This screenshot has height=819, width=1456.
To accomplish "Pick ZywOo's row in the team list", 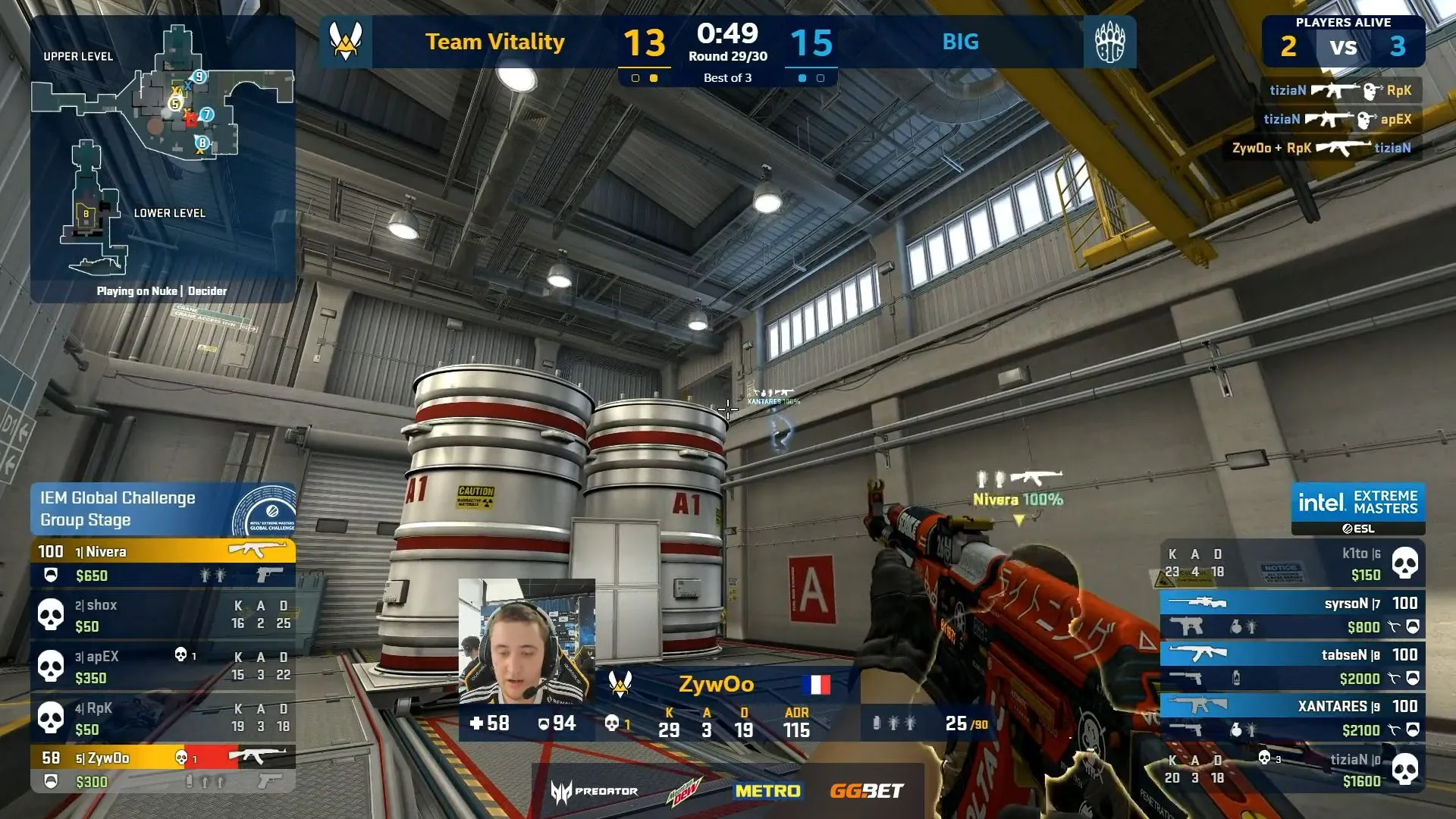I will click(x=162, y=768).
